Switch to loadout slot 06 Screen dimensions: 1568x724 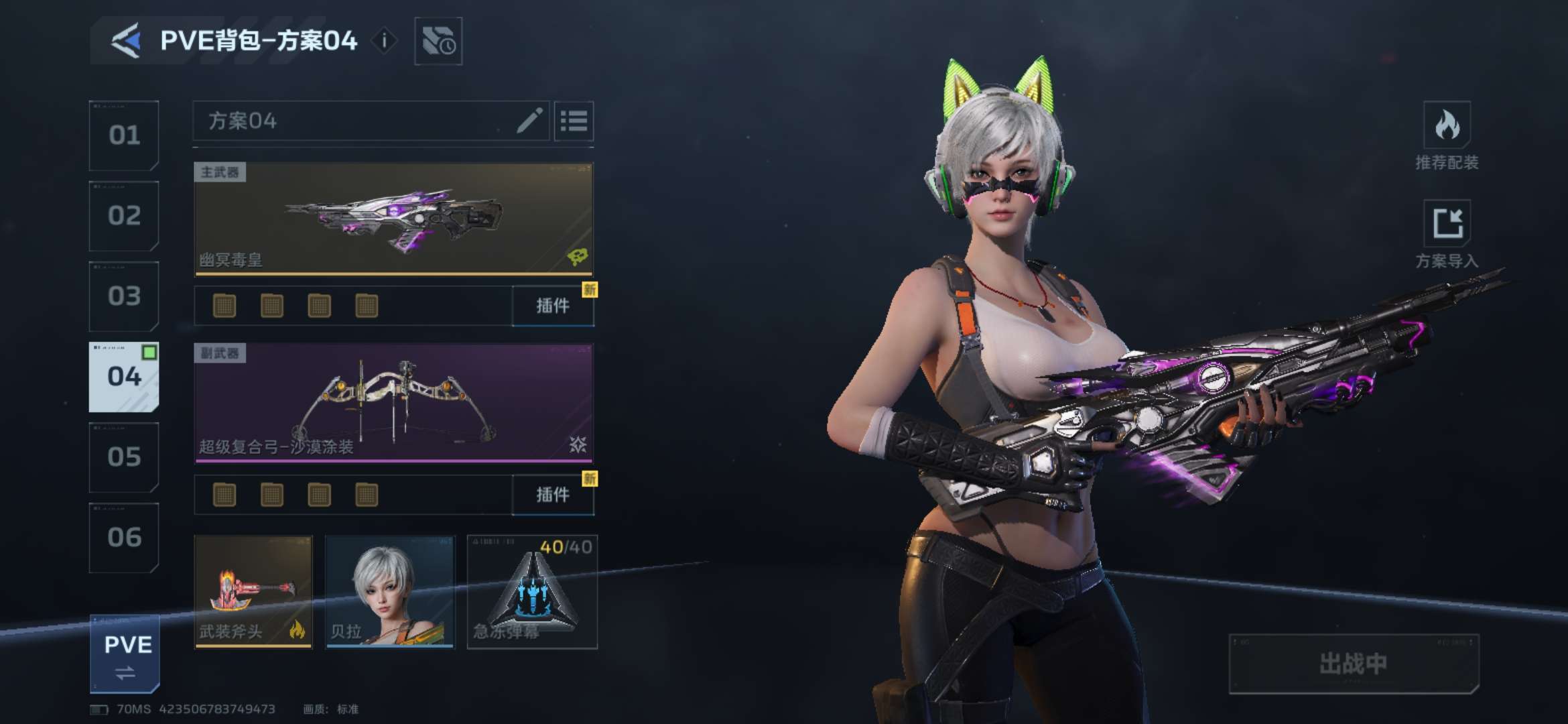(x=124, y=538)
